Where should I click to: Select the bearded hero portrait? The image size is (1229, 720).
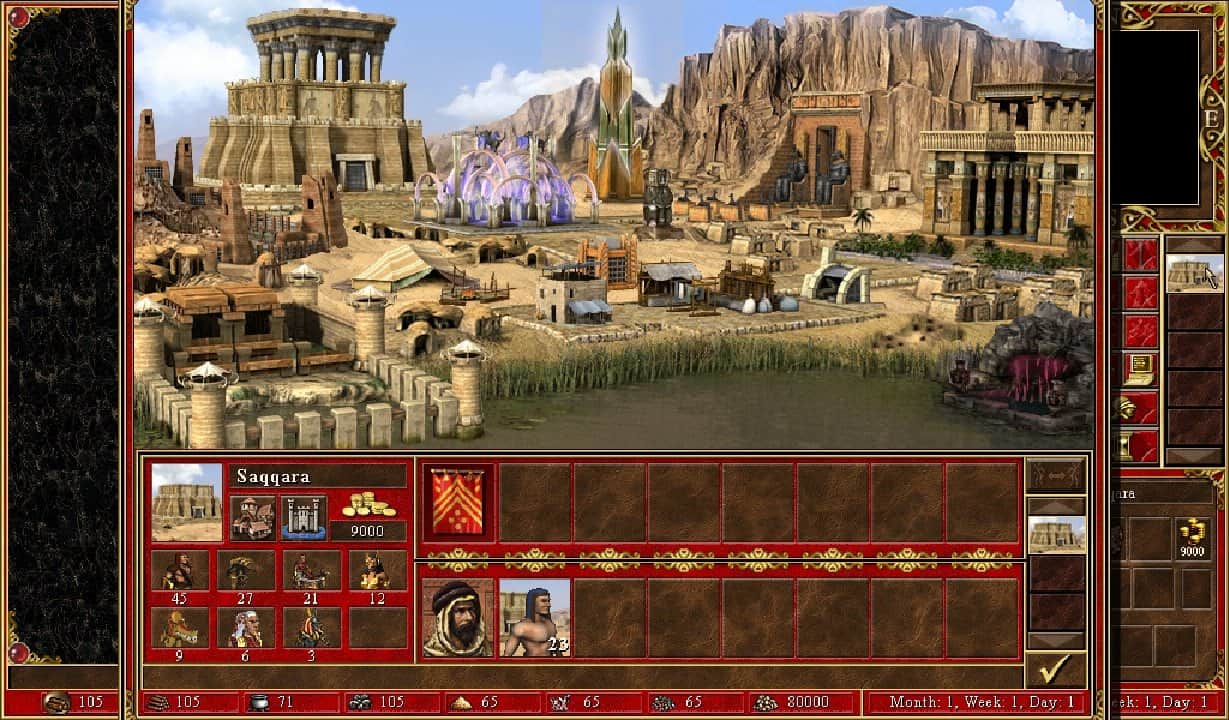pos(457,617)
